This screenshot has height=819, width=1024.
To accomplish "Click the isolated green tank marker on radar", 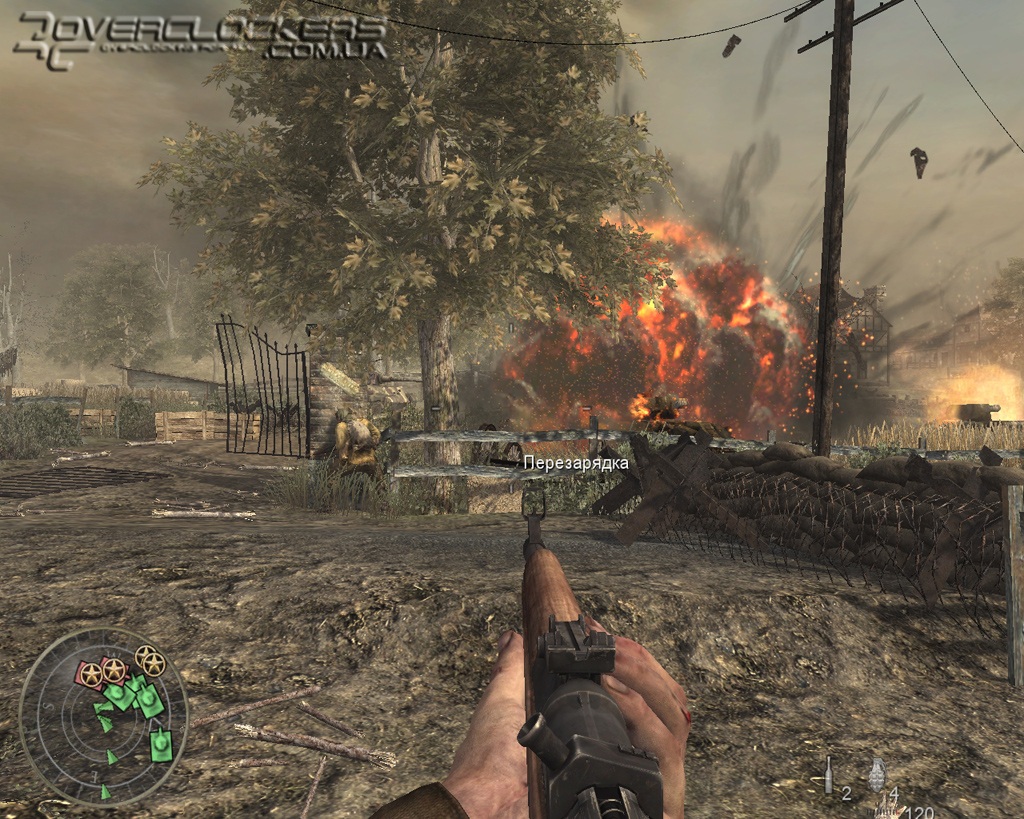I will point(160,745).
